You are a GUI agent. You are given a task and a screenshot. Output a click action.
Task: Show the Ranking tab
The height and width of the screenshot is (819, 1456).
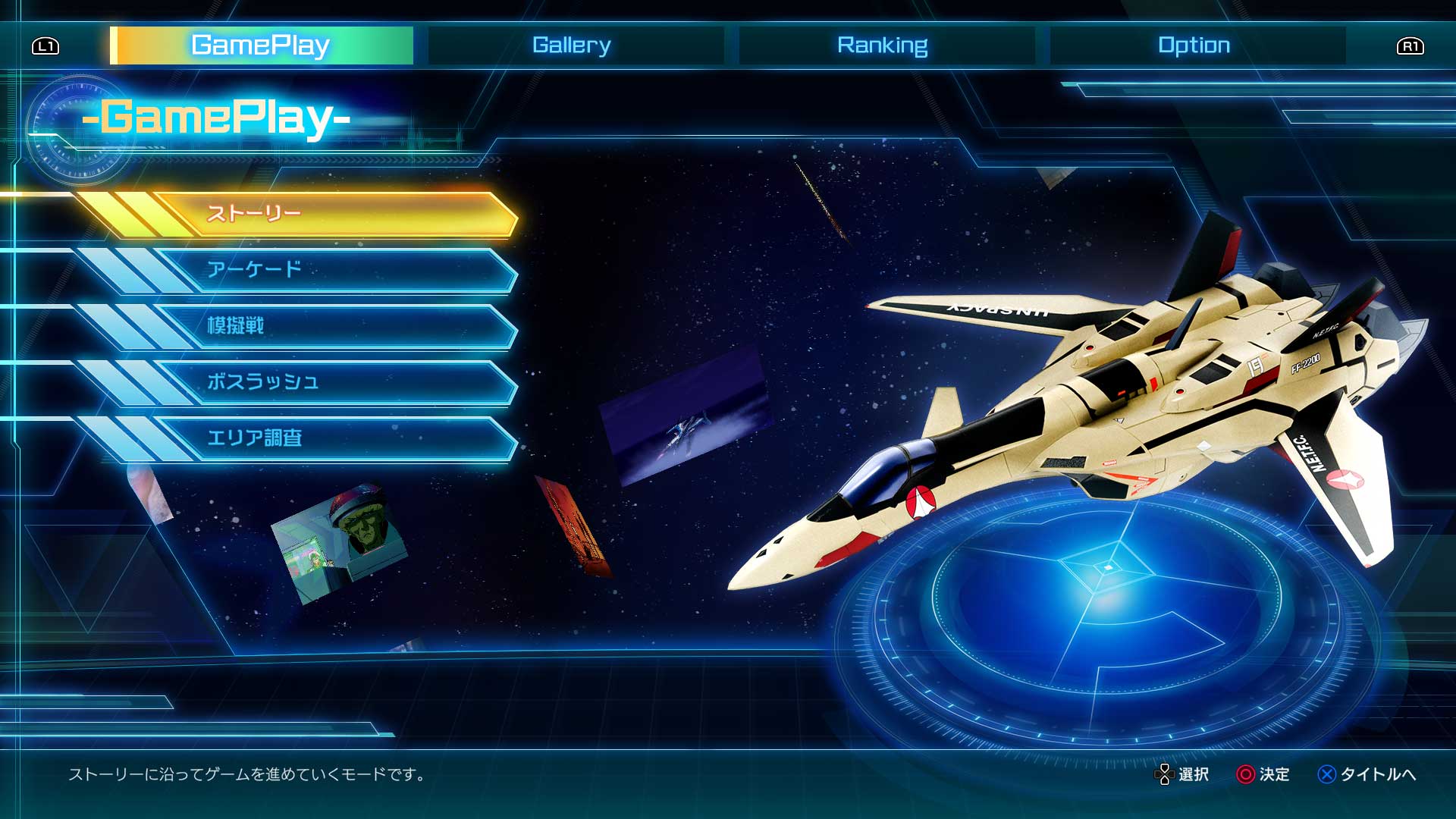point(883,45)
